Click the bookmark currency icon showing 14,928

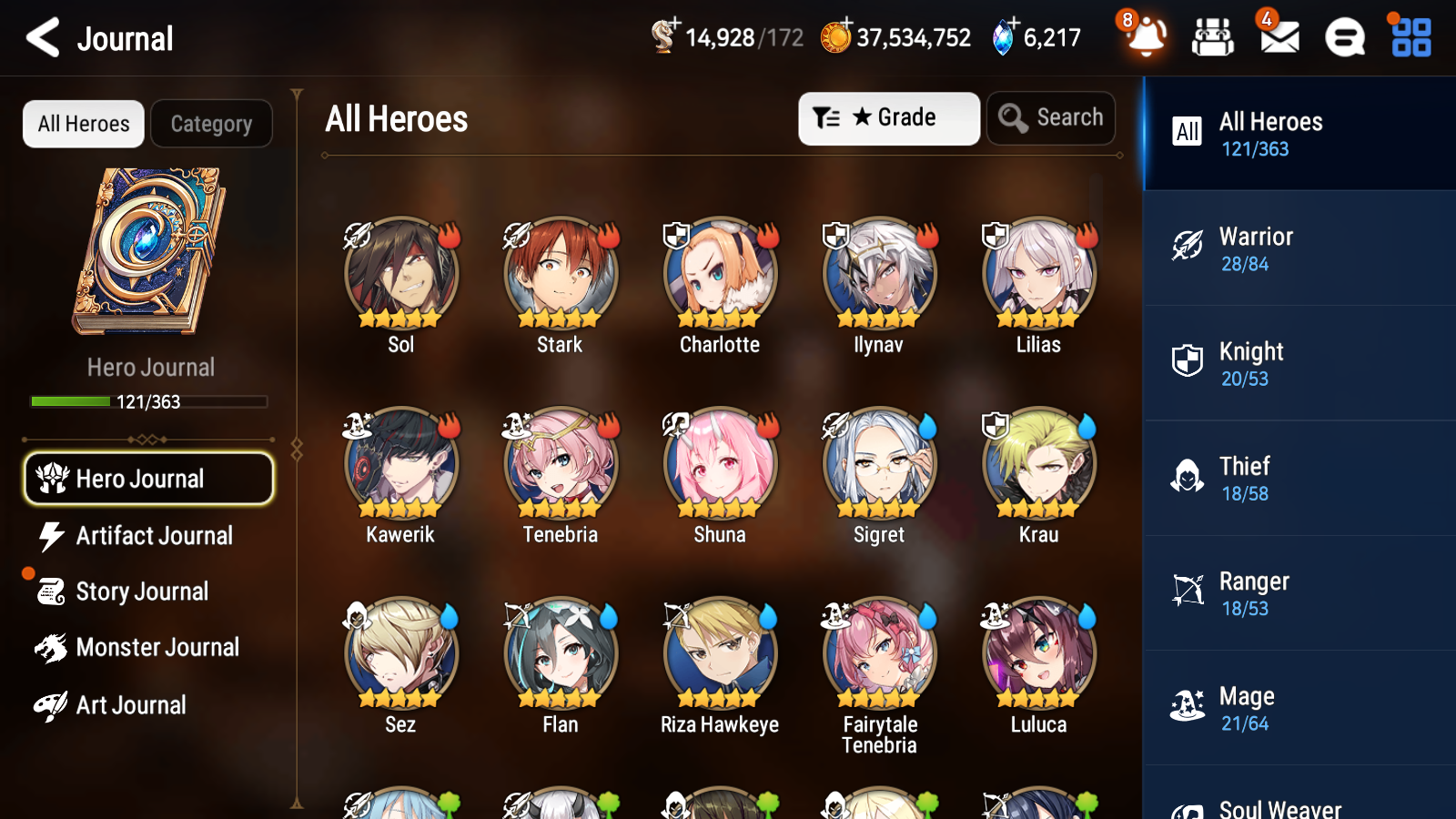(x=663, y=36)
